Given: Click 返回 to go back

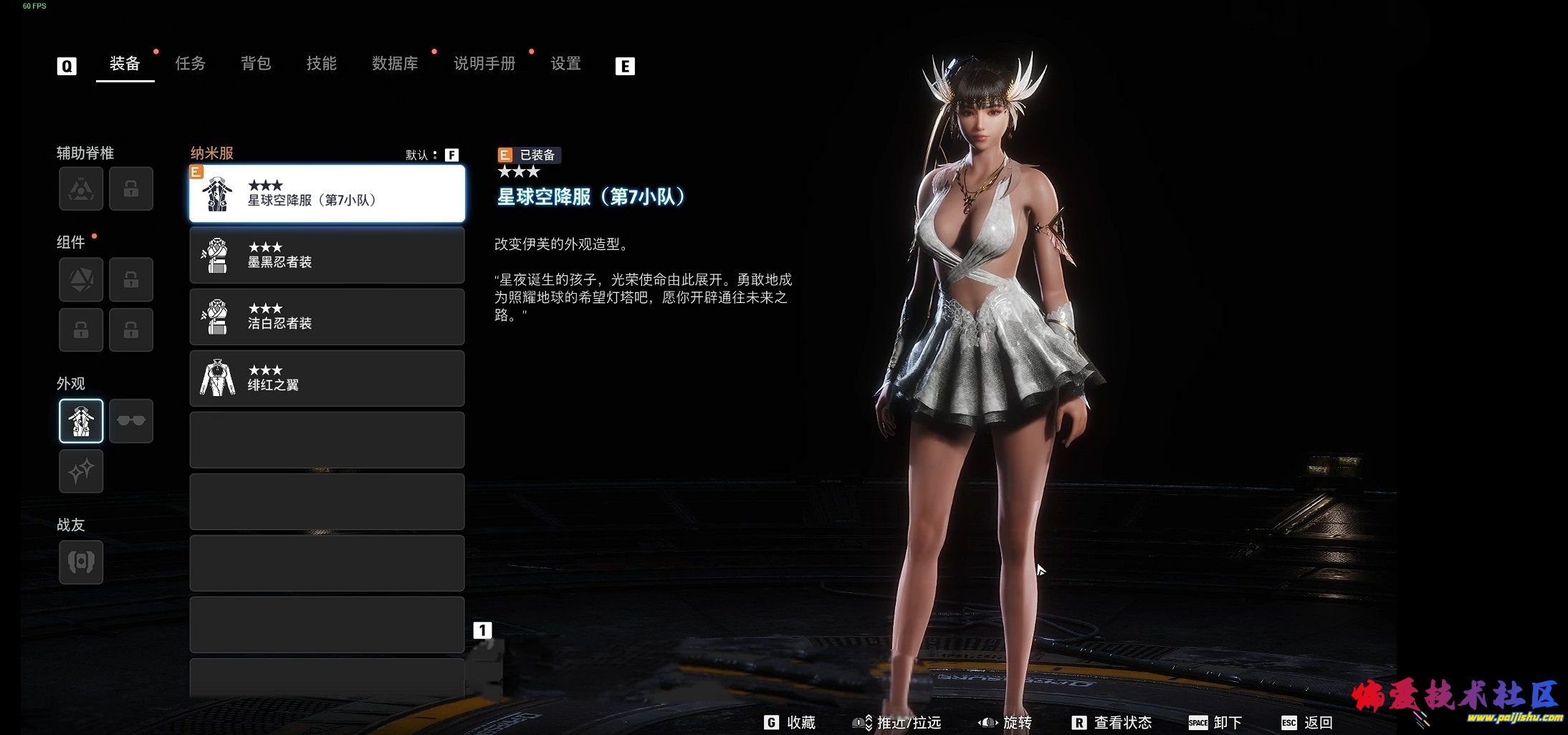Looking at the screenshot, I should (1308, 722).
